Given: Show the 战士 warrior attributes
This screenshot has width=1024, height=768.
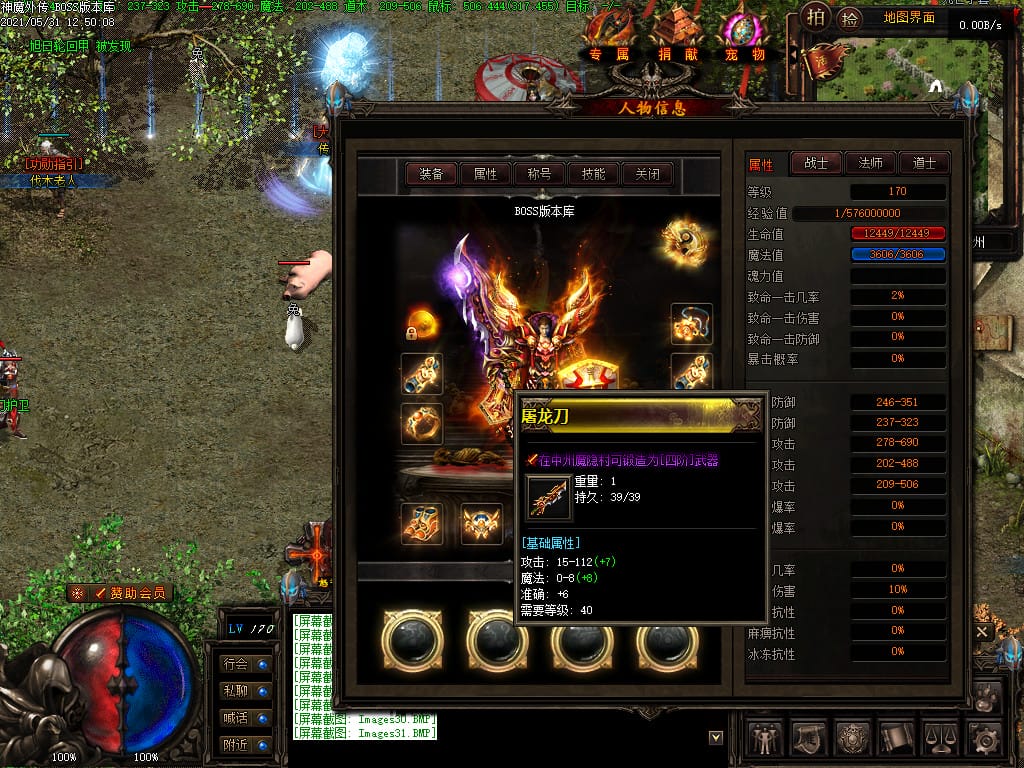Looking at the screenshot, I should (x=816, y=163).
